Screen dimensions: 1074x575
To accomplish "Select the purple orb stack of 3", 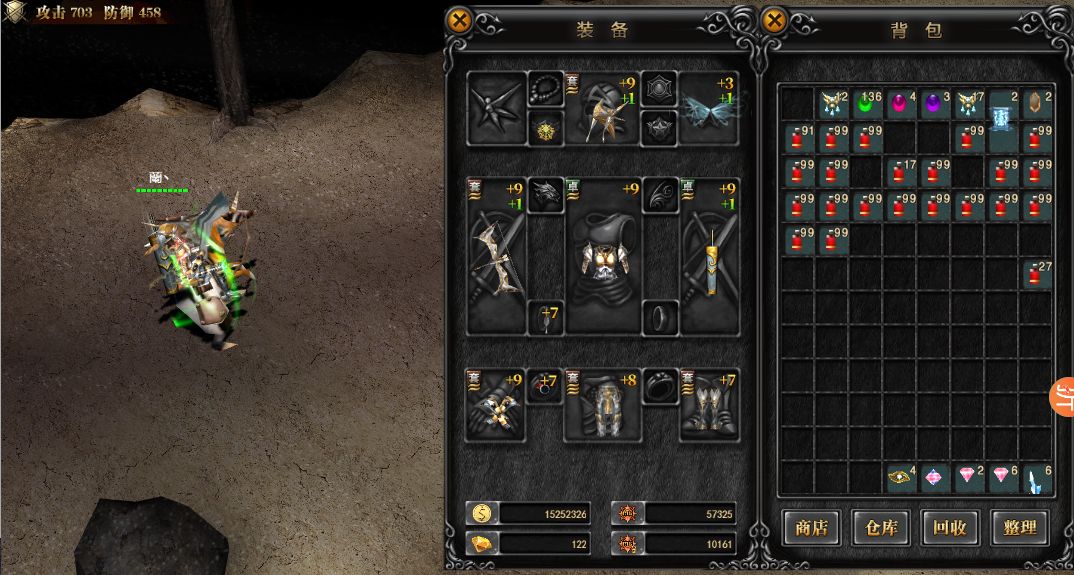I will (x=935, y=102).
